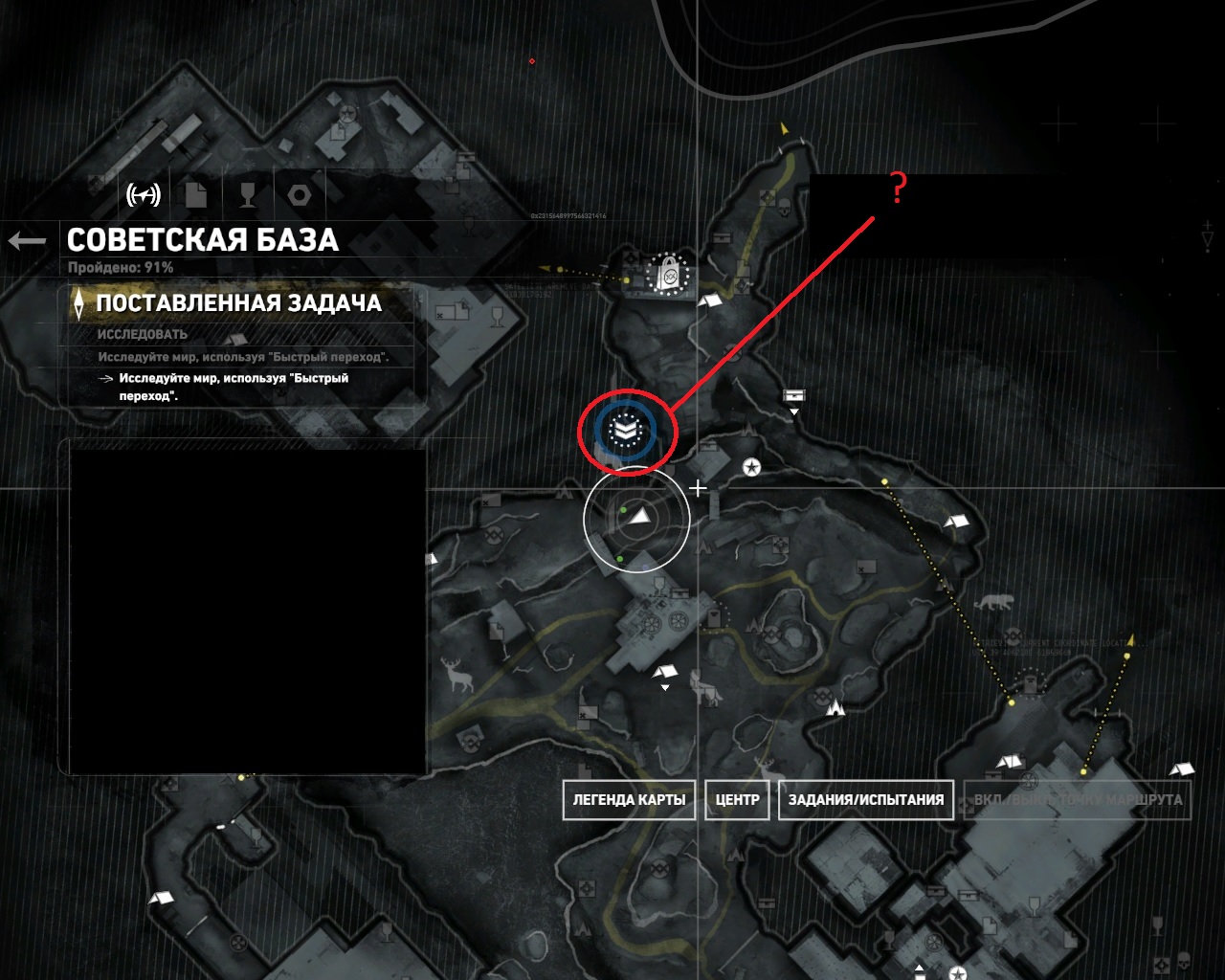Click the ЦЕНТР button to center map
The width and height of the screenshot is (1225, 980).
click(737, 800)
